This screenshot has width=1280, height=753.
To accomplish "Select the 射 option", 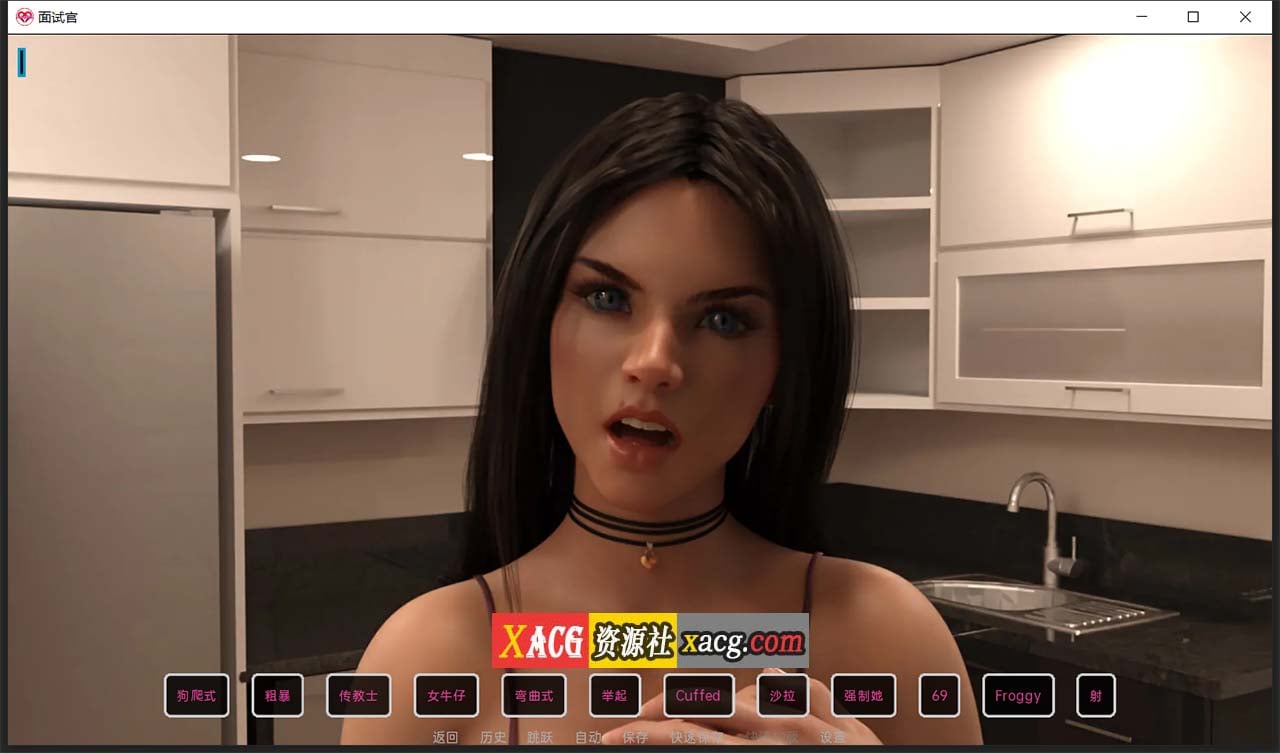I will [1095, 695].
